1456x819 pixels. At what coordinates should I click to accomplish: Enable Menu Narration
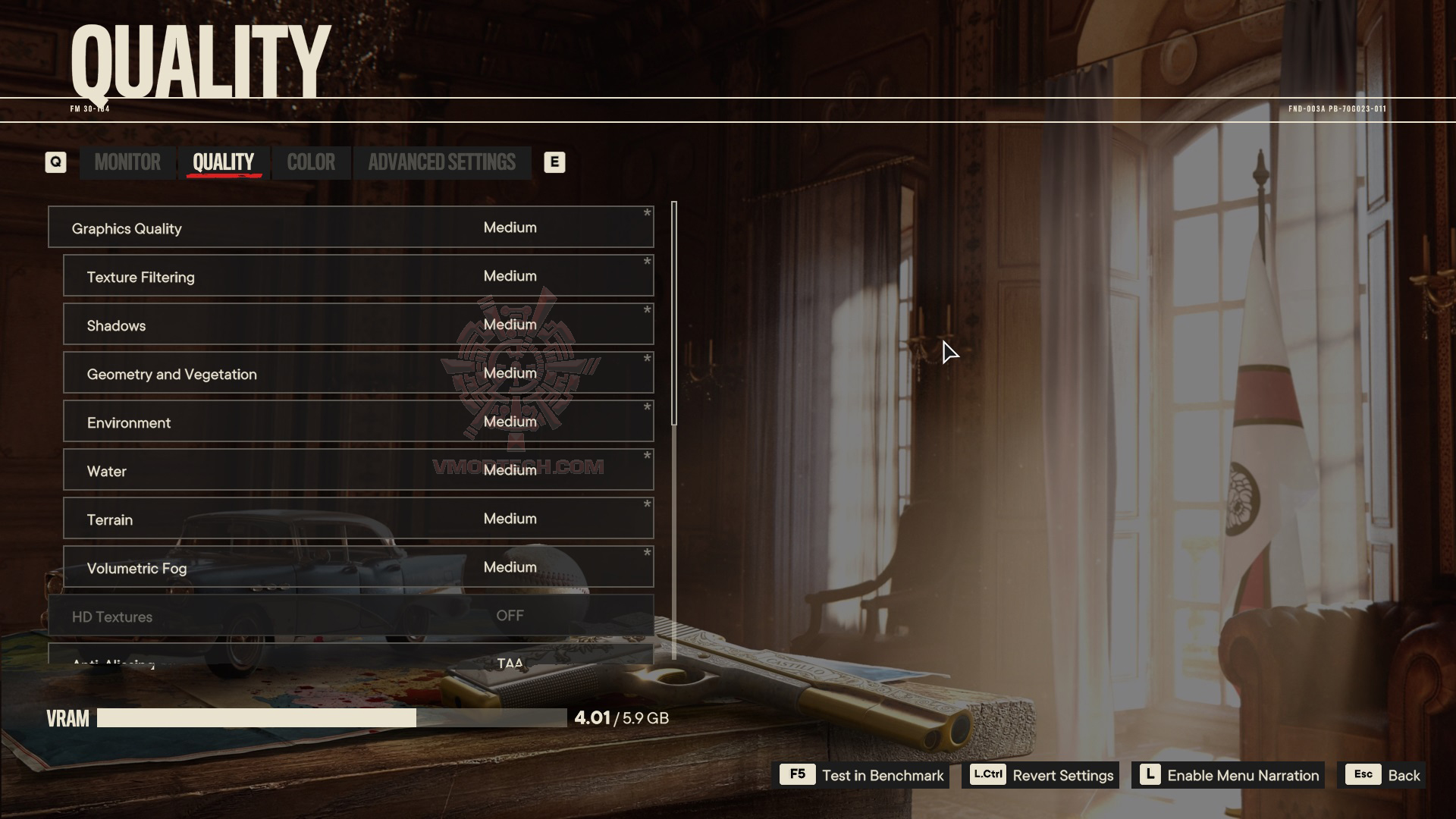pyautogui.click(x=1228, y=775)
